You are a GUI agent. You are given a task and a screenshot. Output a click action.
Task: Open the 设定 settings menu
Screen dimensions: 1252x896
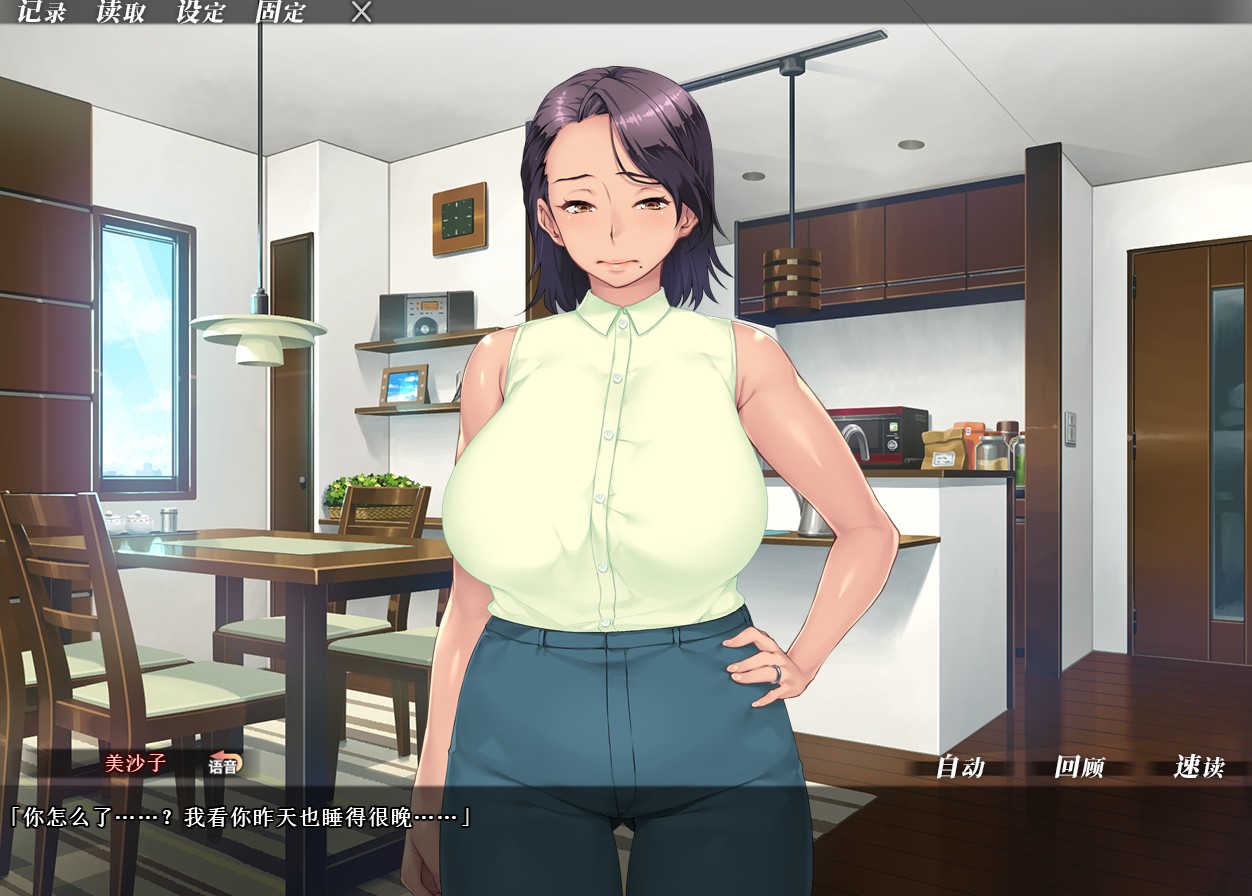[x=201, y=11]
